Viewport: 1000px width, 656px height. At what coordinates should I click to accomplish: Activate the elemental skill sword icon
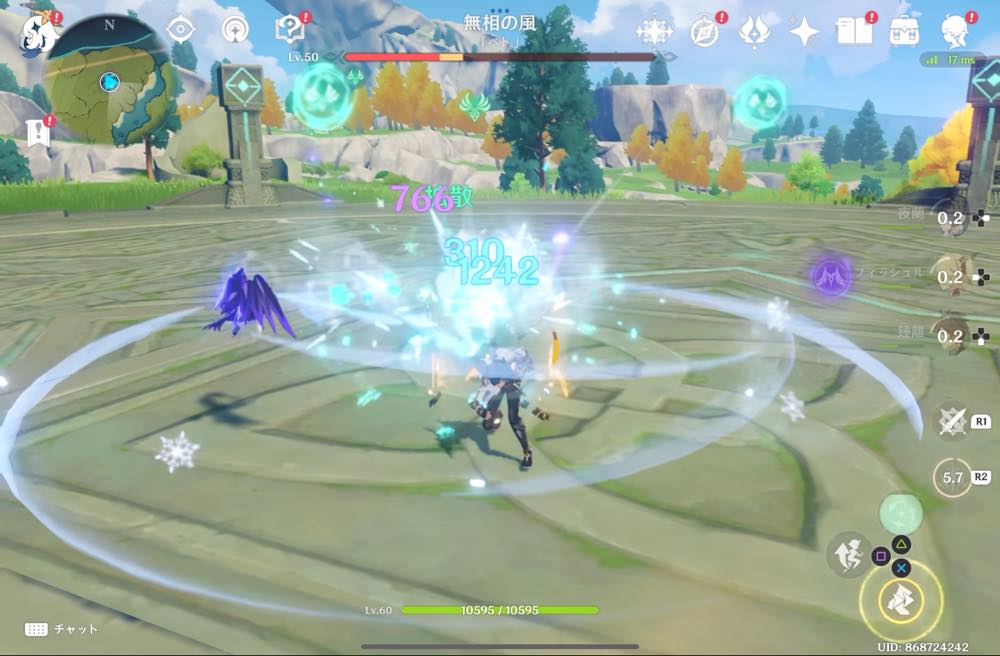pyautogui.click(x=952, y=421)
